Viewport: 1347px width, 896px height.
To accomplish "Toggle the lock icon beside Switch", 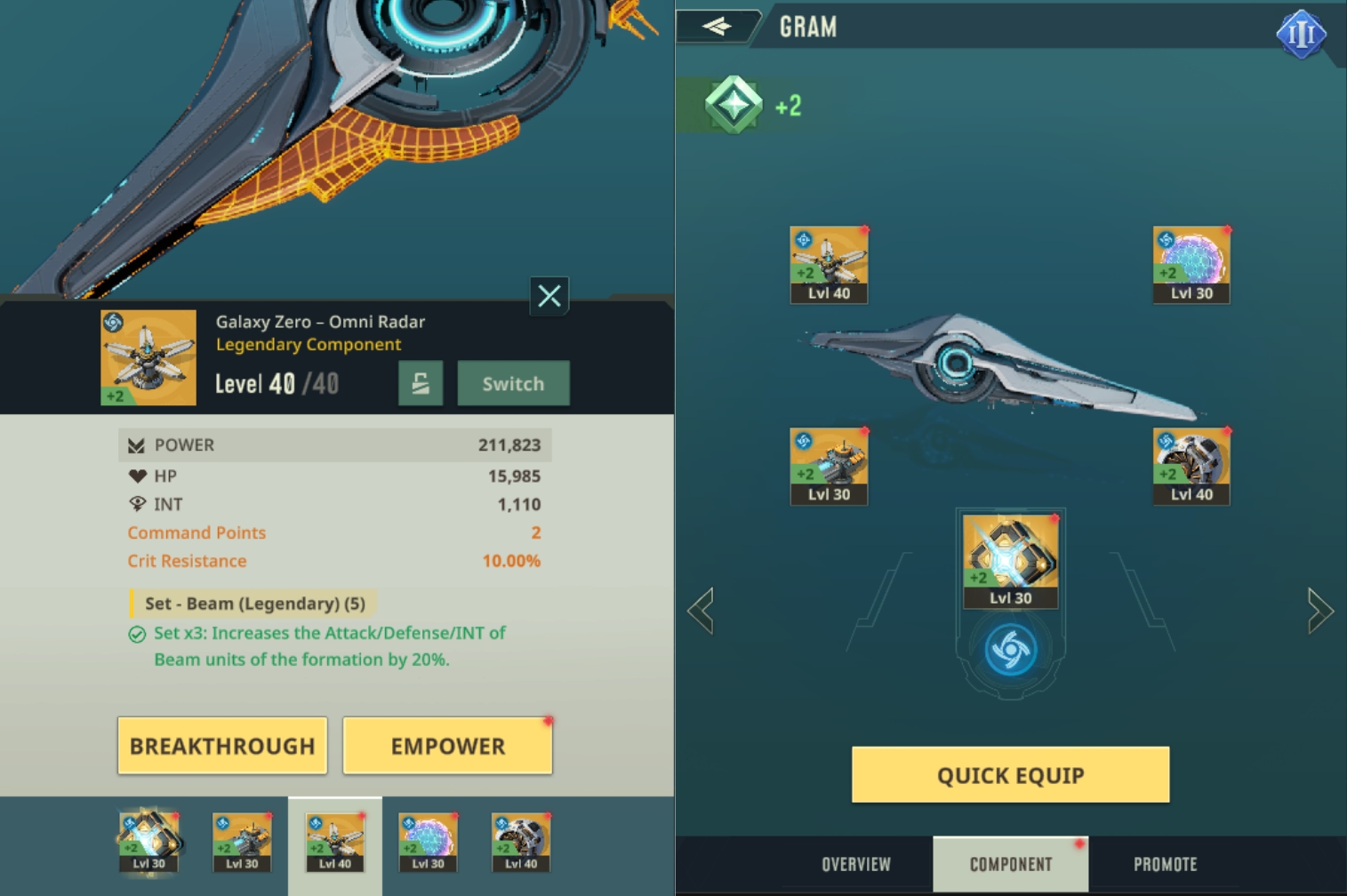I will [x=421, y=383].
